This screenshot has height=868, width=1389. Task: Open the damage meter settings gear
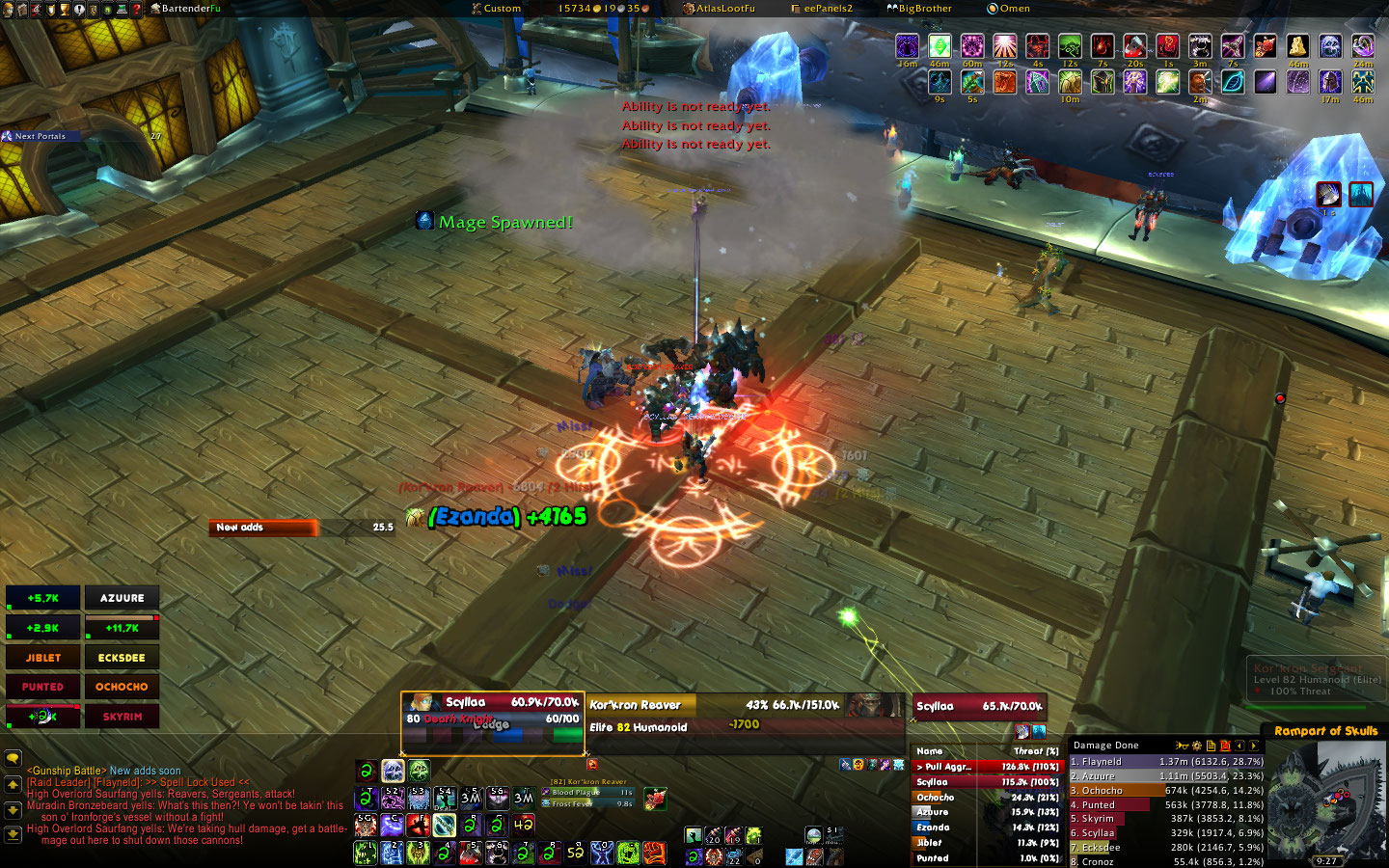coord(1197,746)
